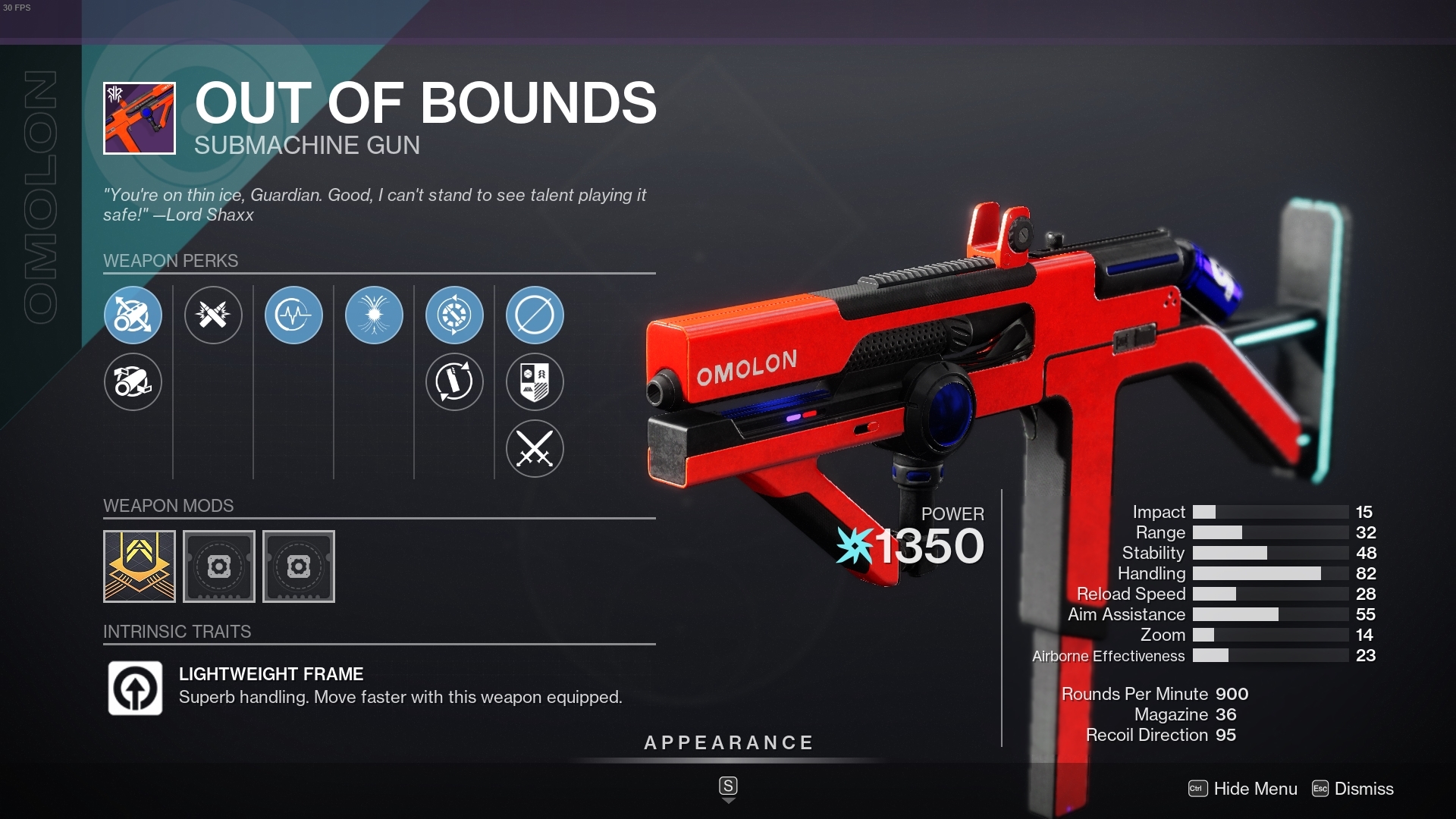Select the equipped arrow-barrel perk
1456x819 pixels.
tap(133, 315)
